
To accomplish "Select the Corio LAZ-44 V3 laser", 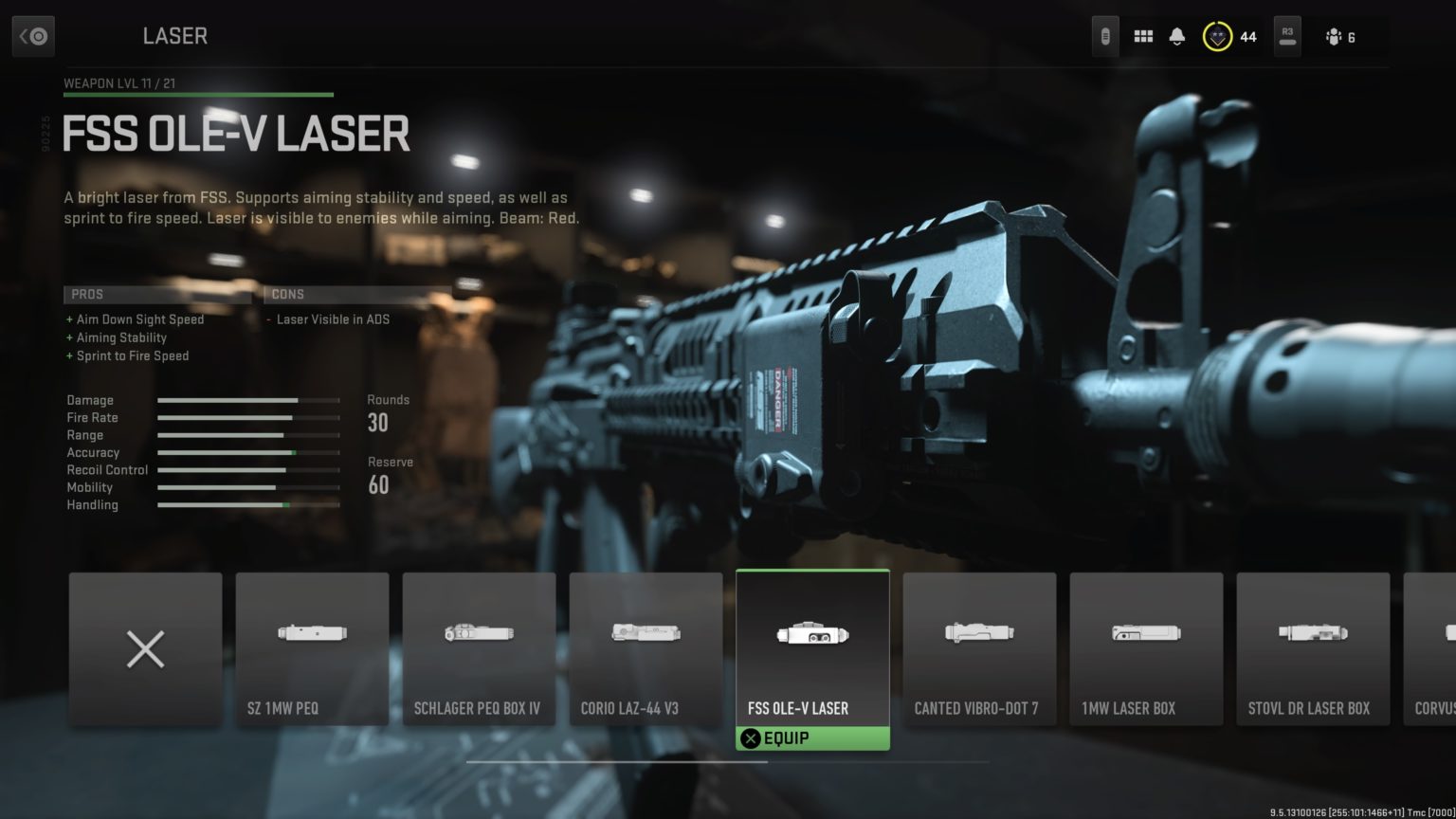I will (646, 648).
